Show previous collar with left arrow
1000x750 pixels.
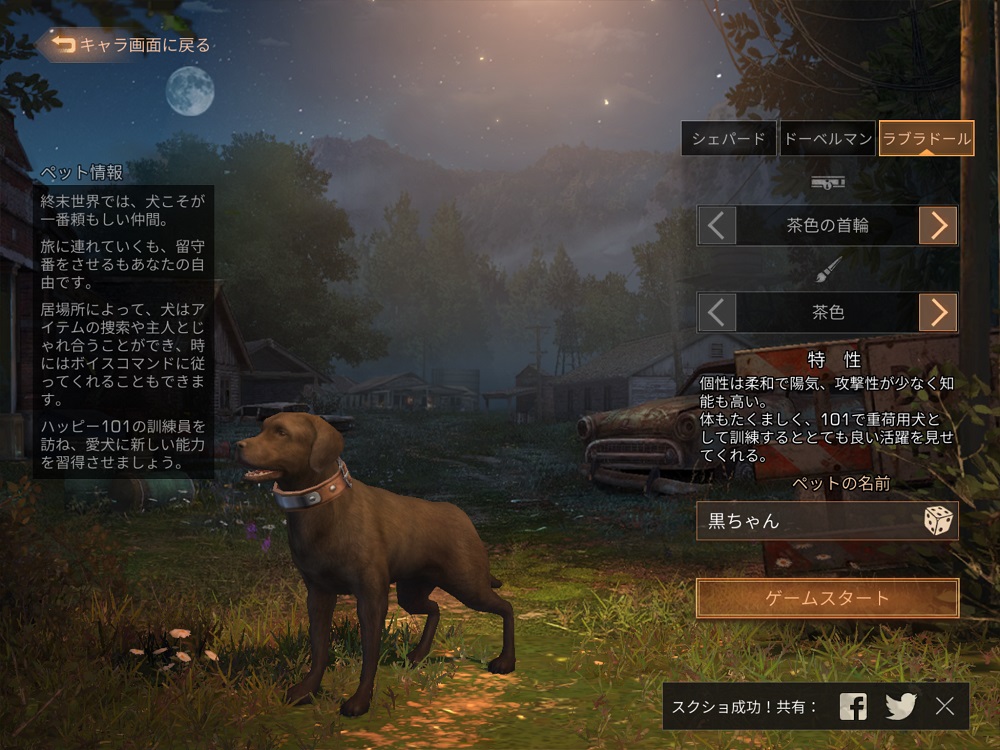point(716,226)
